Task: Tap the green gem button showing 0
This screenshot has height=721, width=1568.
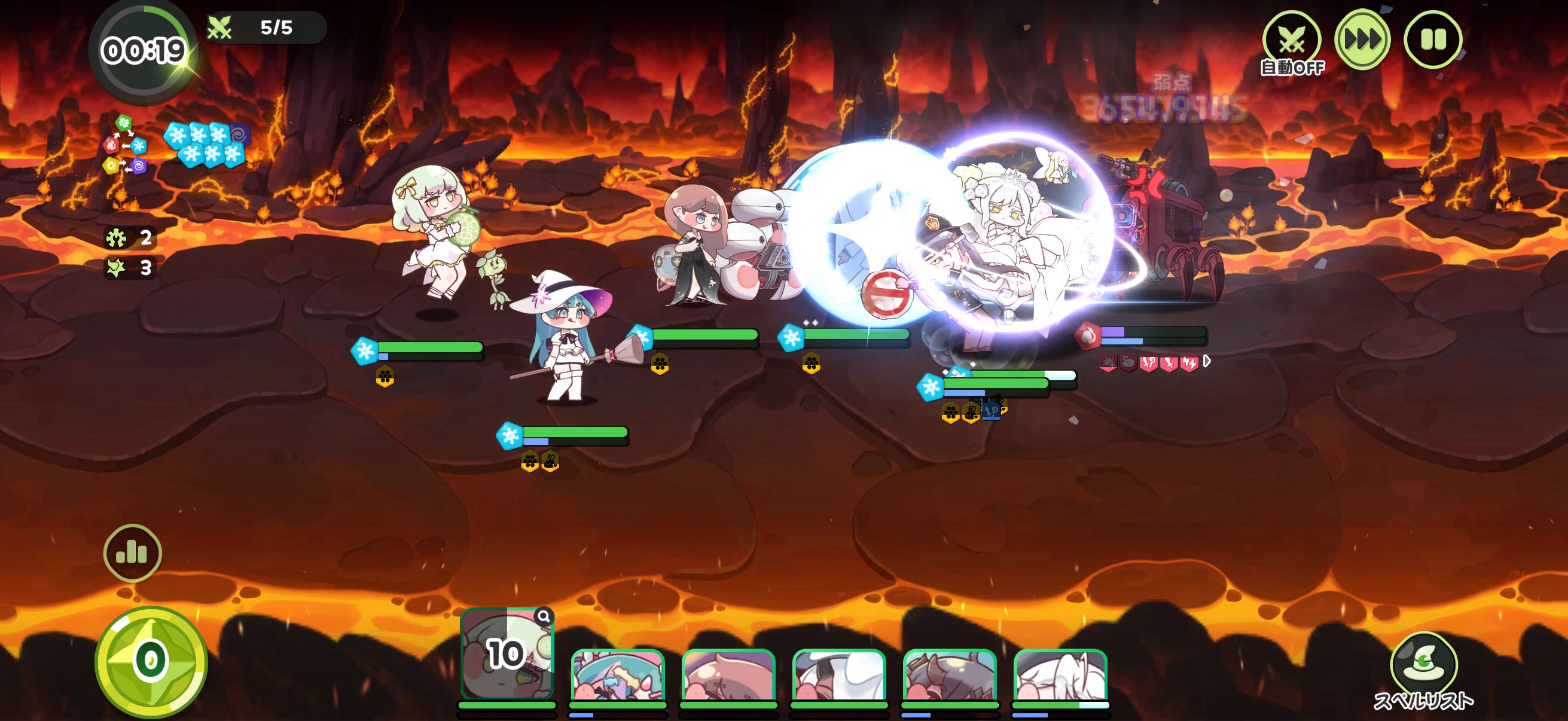Action: (150, 661)
